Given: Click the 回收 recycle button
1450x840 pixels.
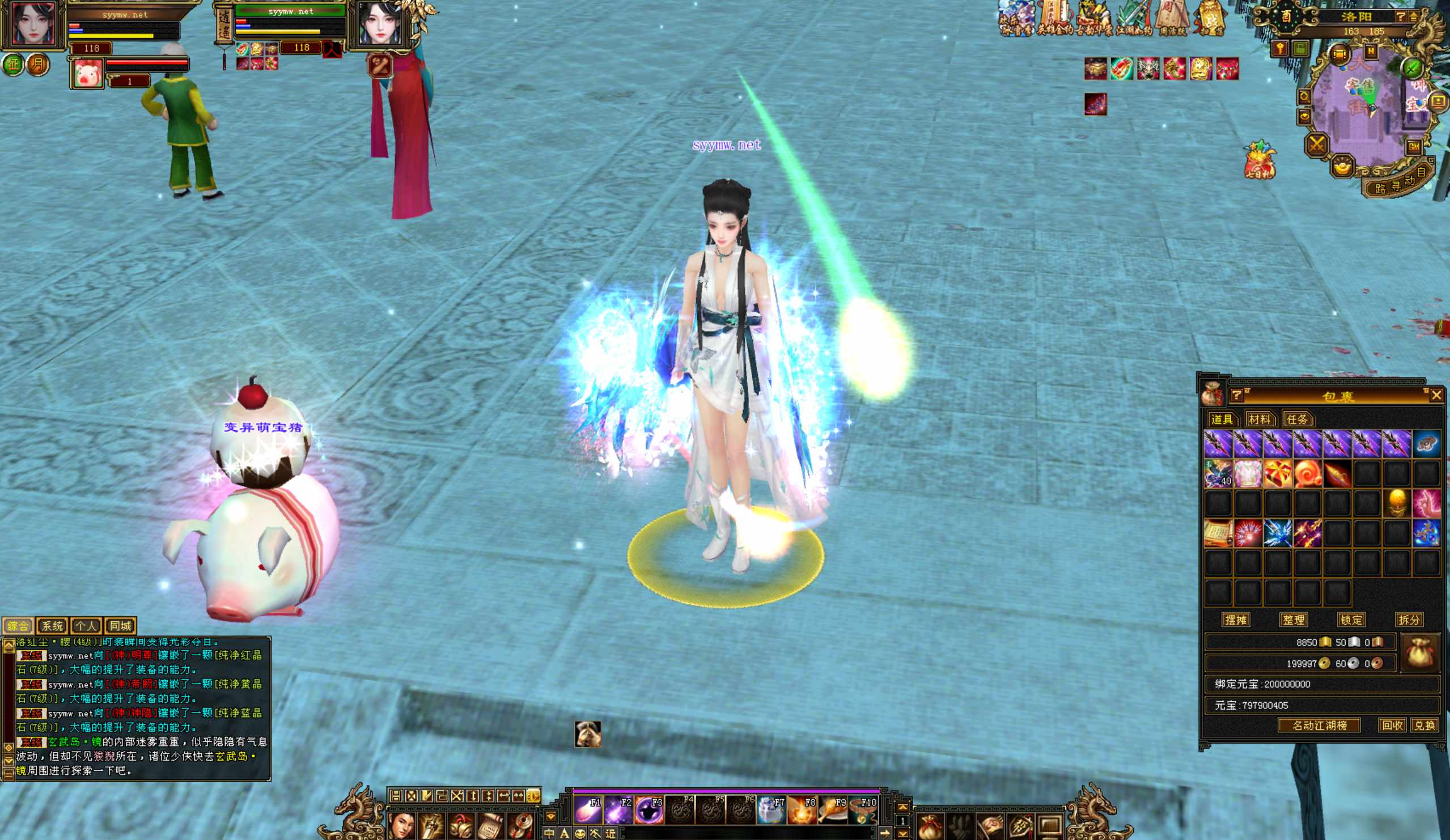Looking at the screenshot, I should coord(1392,726).
